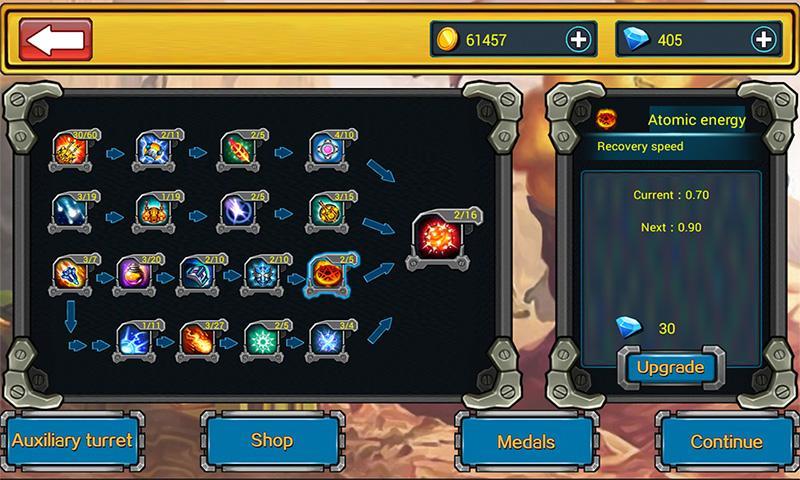
Task: Select the final red explosion skill at 2/16
Action: (x=438, y=242)
